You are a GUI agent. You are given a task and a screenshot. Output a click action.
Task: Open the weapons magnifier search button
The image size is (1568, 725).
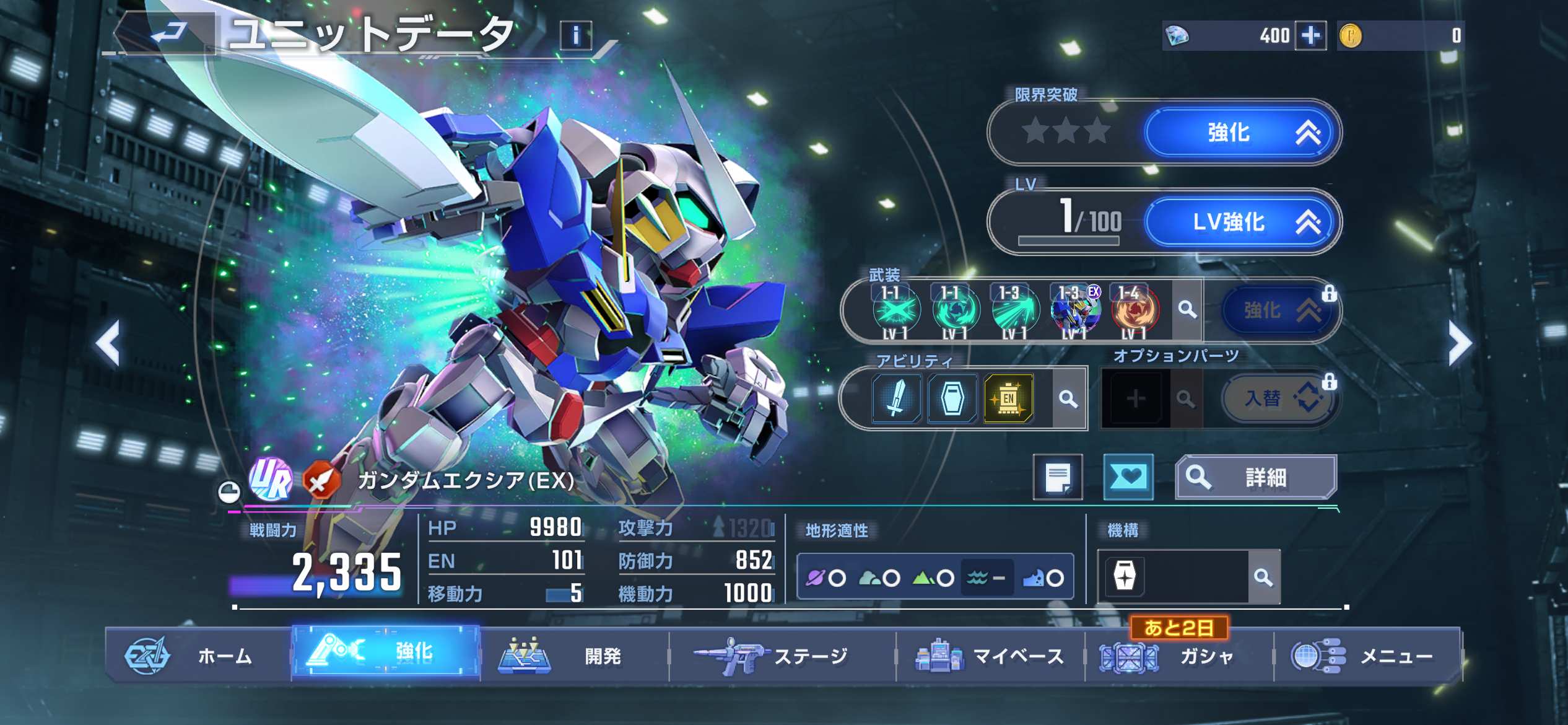(1187, 309)
